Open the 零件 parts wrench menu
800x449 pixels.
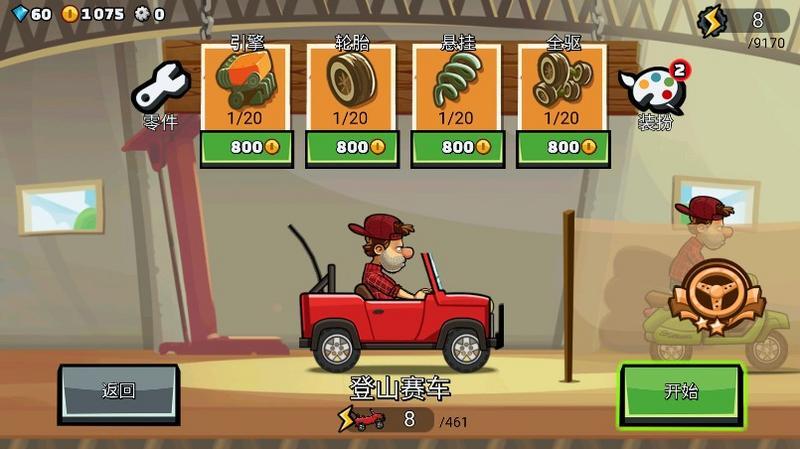click(x=161, y=95)
